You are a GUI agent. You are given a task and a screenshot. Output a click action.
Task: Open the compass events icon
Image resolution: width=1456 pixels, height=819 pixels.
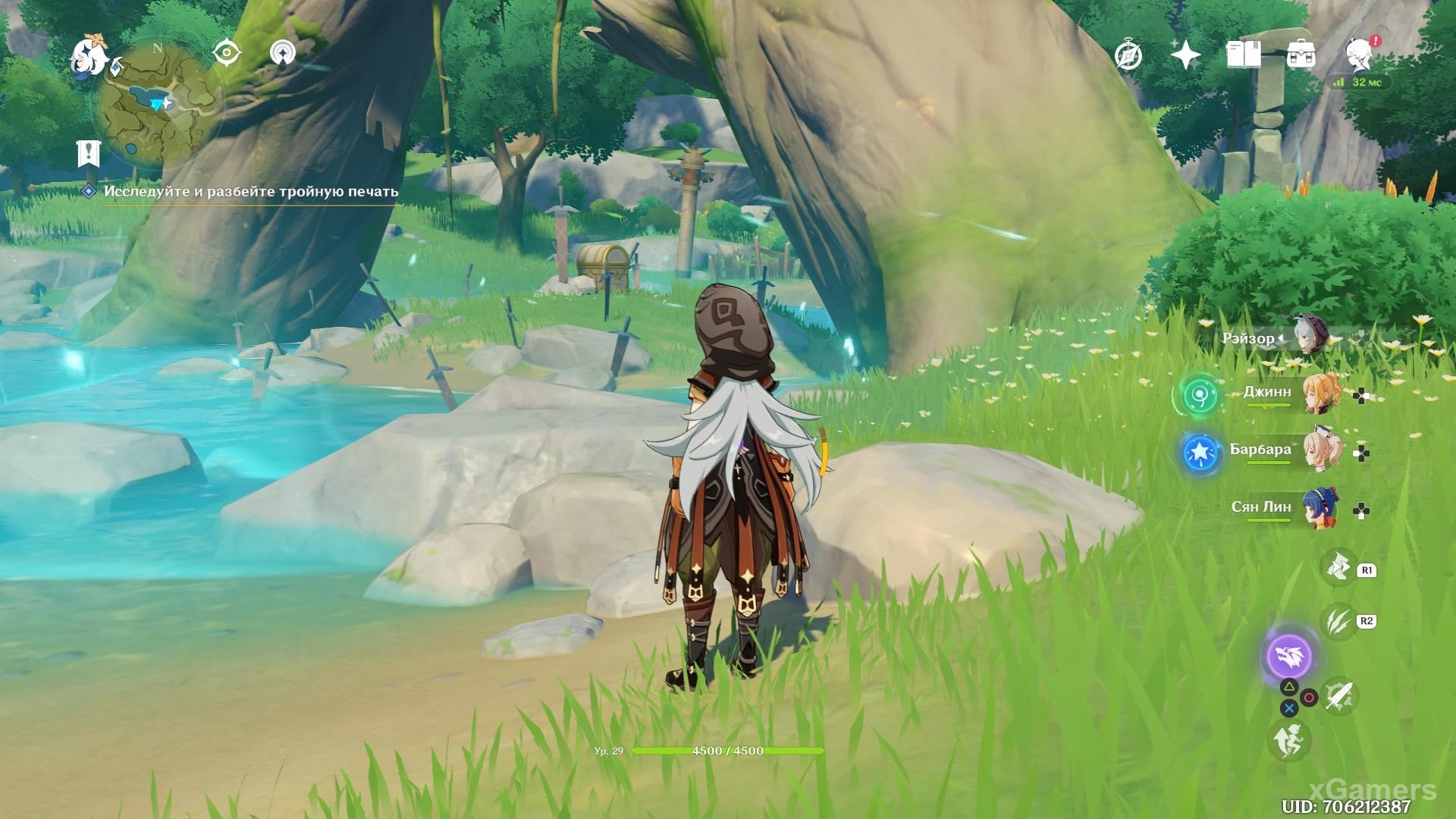(1128, 55)
